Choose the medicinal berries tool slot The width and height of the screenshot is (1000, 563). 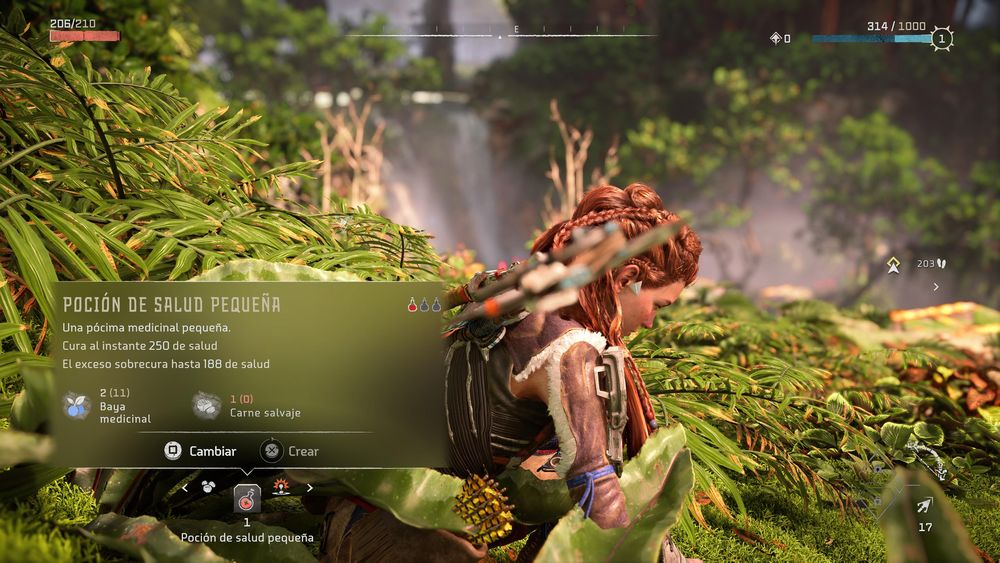click(208, 488)
